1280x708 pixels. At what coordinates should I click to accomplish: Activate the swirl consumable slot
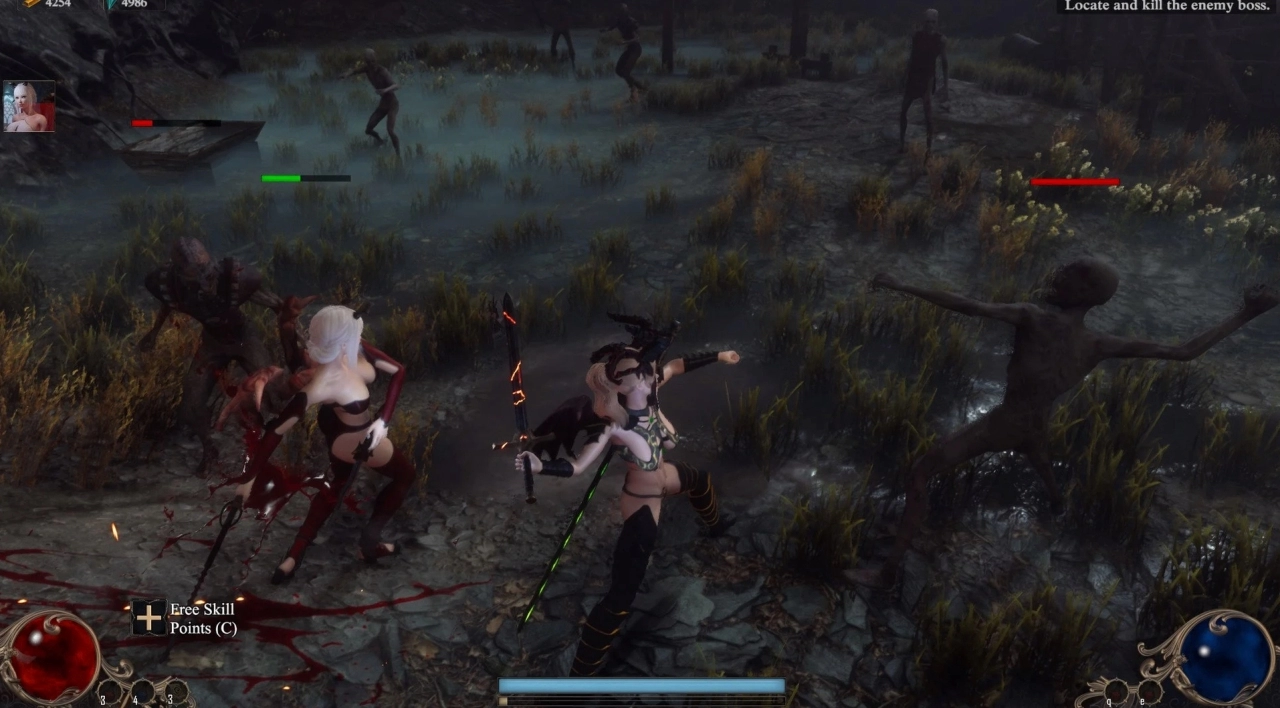click(x=176, y=691)
